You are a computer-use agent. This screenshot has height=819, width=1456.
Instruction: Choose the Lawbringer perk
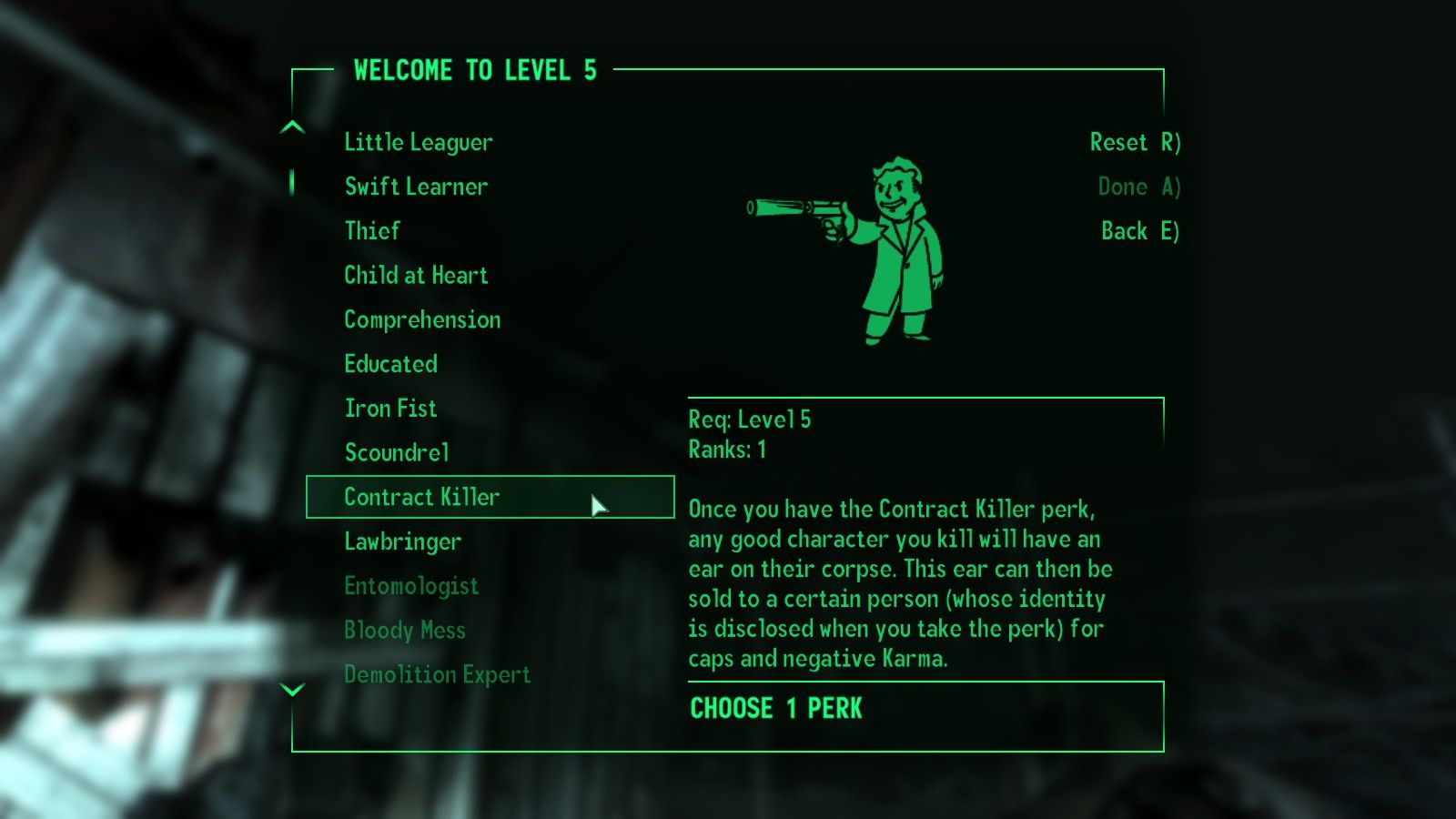coord(401,541)
